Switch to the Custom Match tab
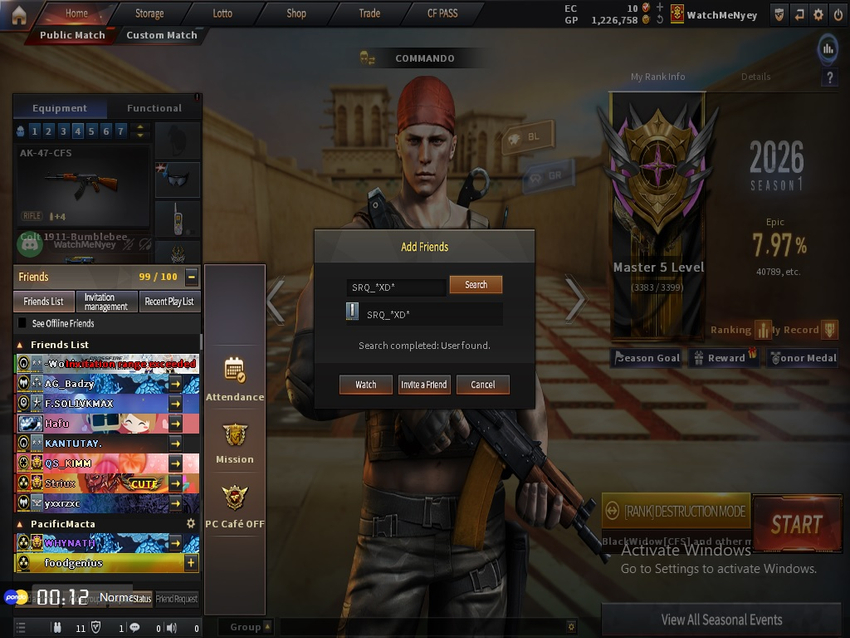Screen dimensions: 850x638 pyautogui.click(x=162, y=35)
